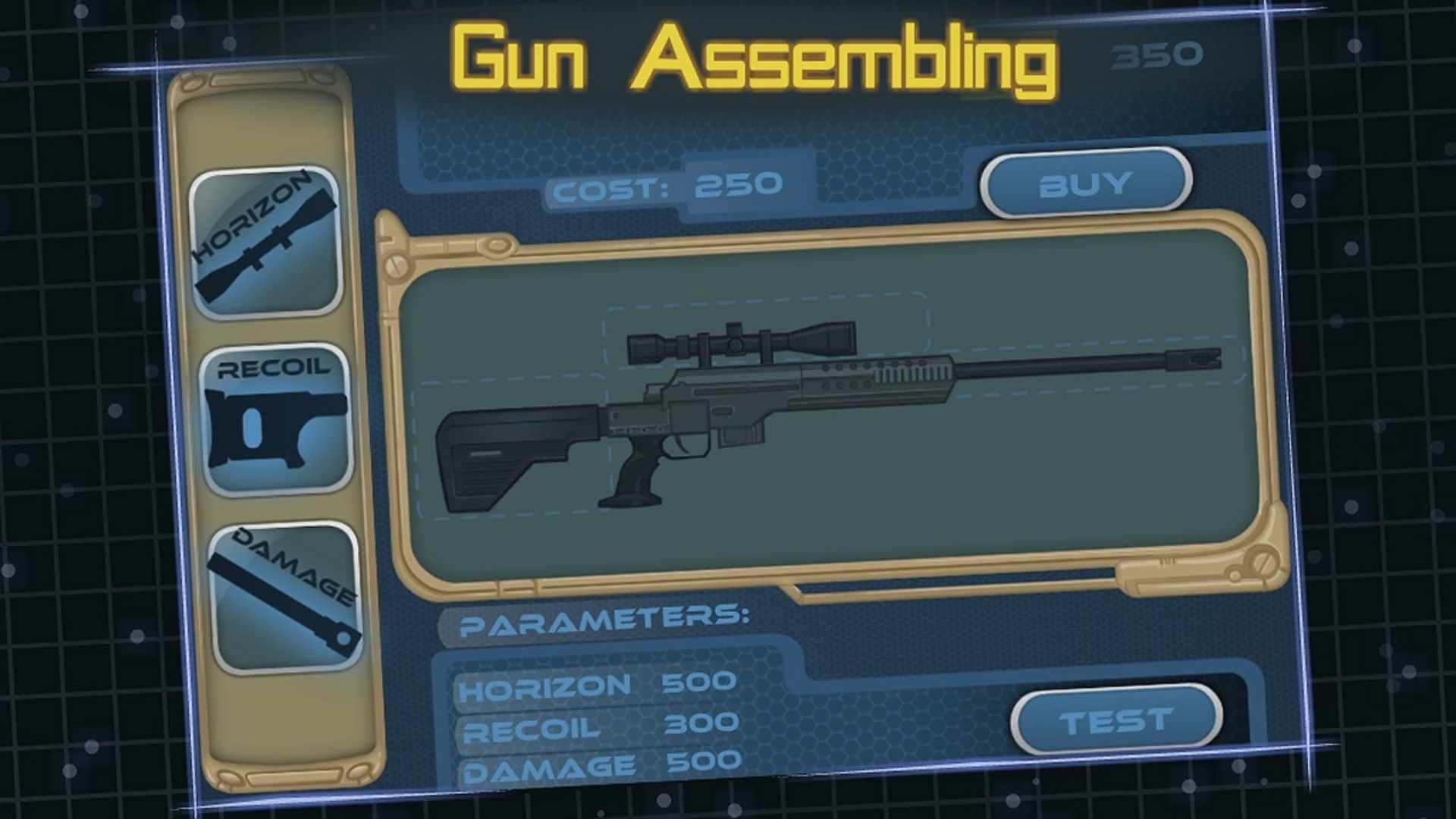Select the Horizon scope part

point(265,241)
